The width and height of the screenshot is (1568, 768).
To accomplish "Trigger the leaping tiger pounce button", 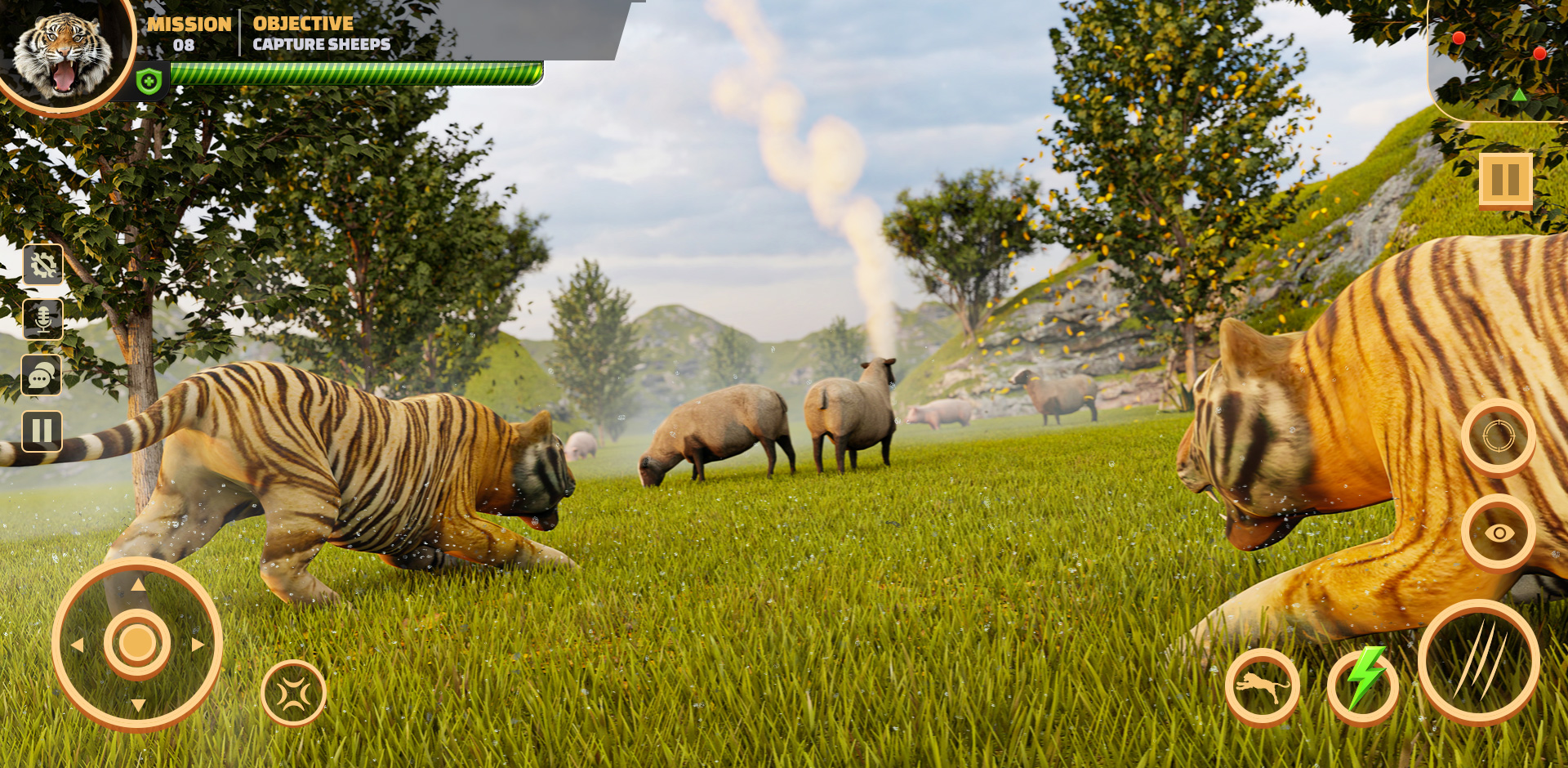I will pyautogui.click(x=1263, y=686).
